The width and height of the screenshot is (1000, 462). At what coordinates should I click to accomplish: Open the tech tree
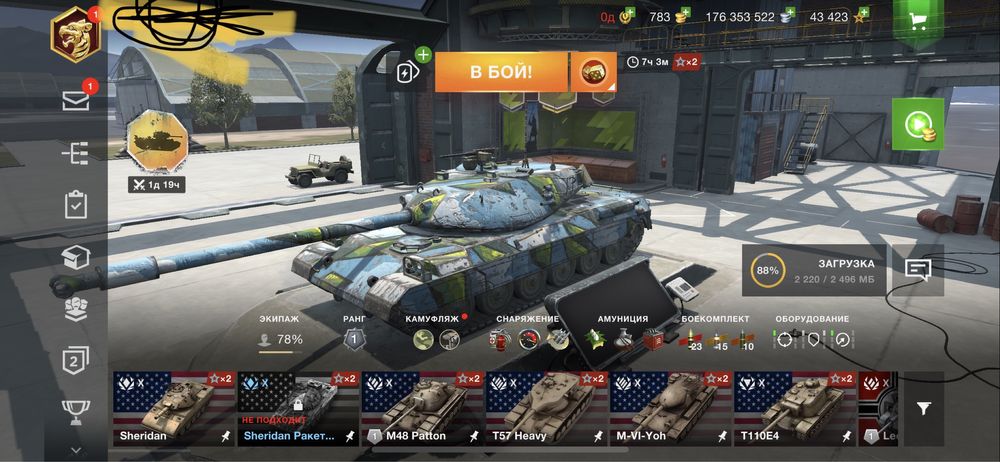(75, 153)
